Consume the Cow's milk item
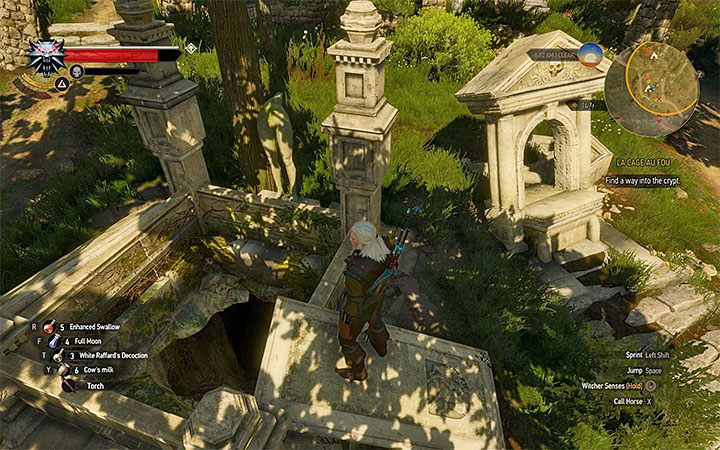 [x=60, y=369]
